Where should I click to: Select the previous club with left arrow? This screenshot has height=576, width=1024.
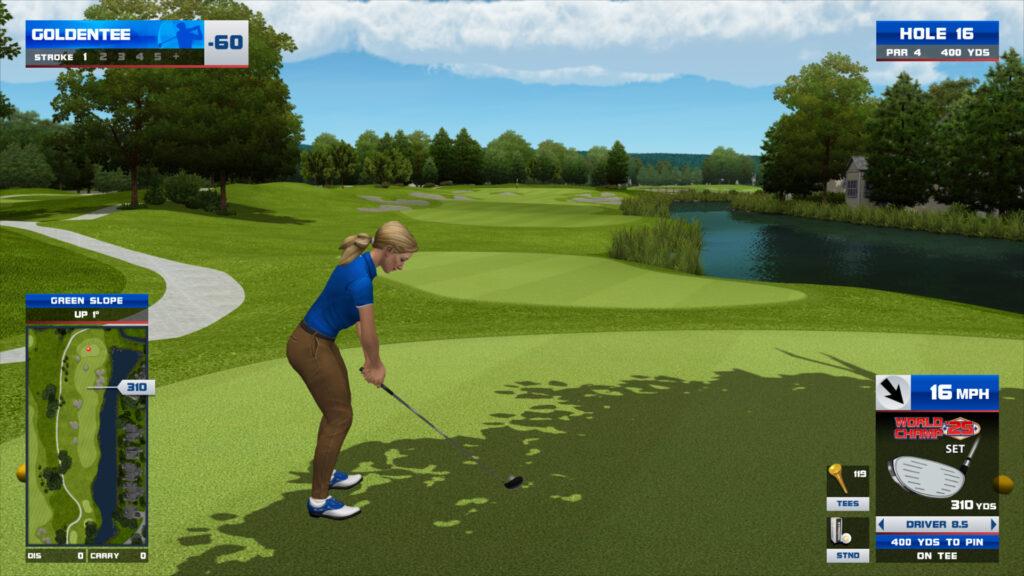tap(881, 524)
